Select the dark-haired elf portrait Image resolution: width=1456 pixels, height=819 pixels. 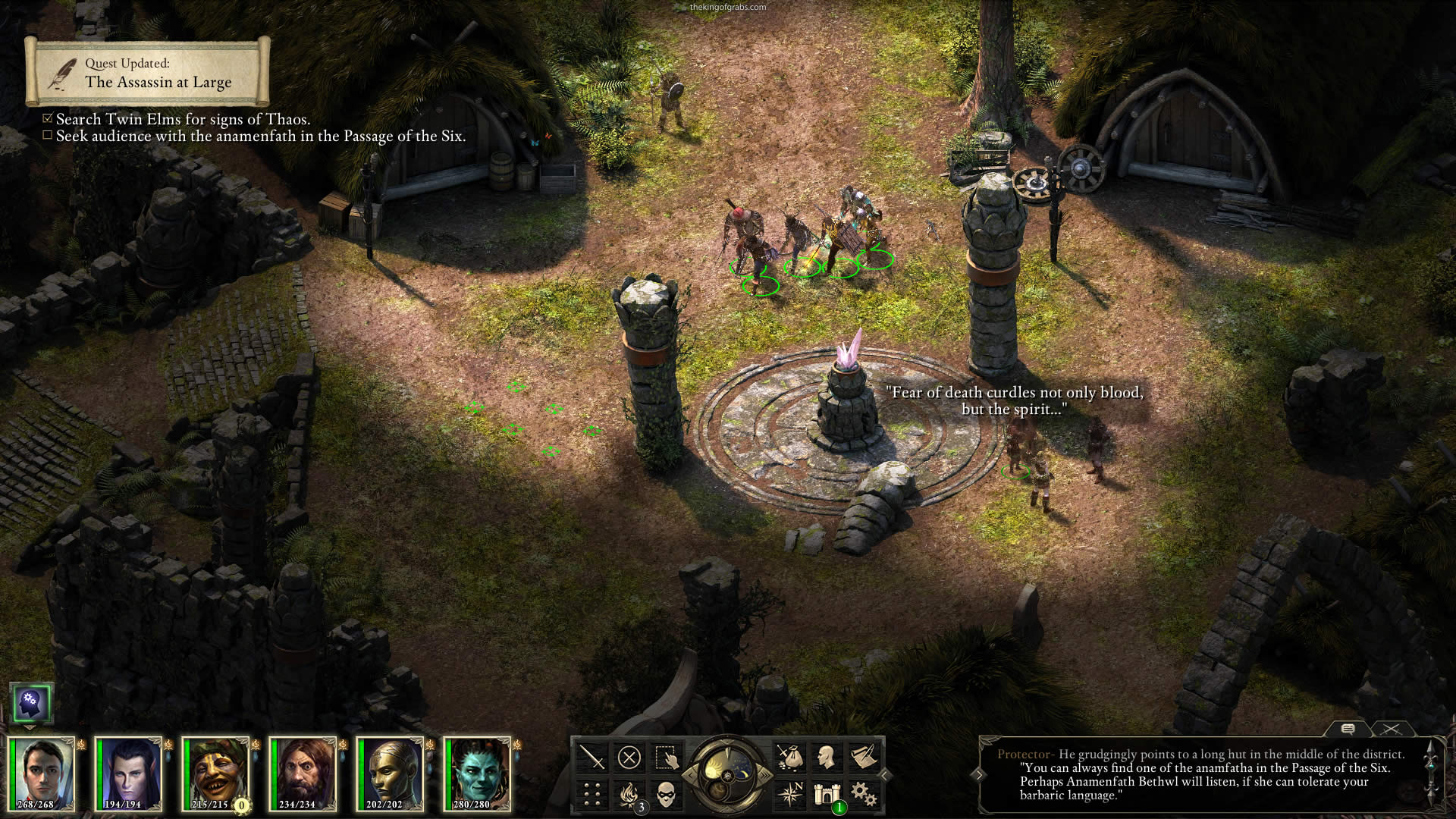coord(129,772)
